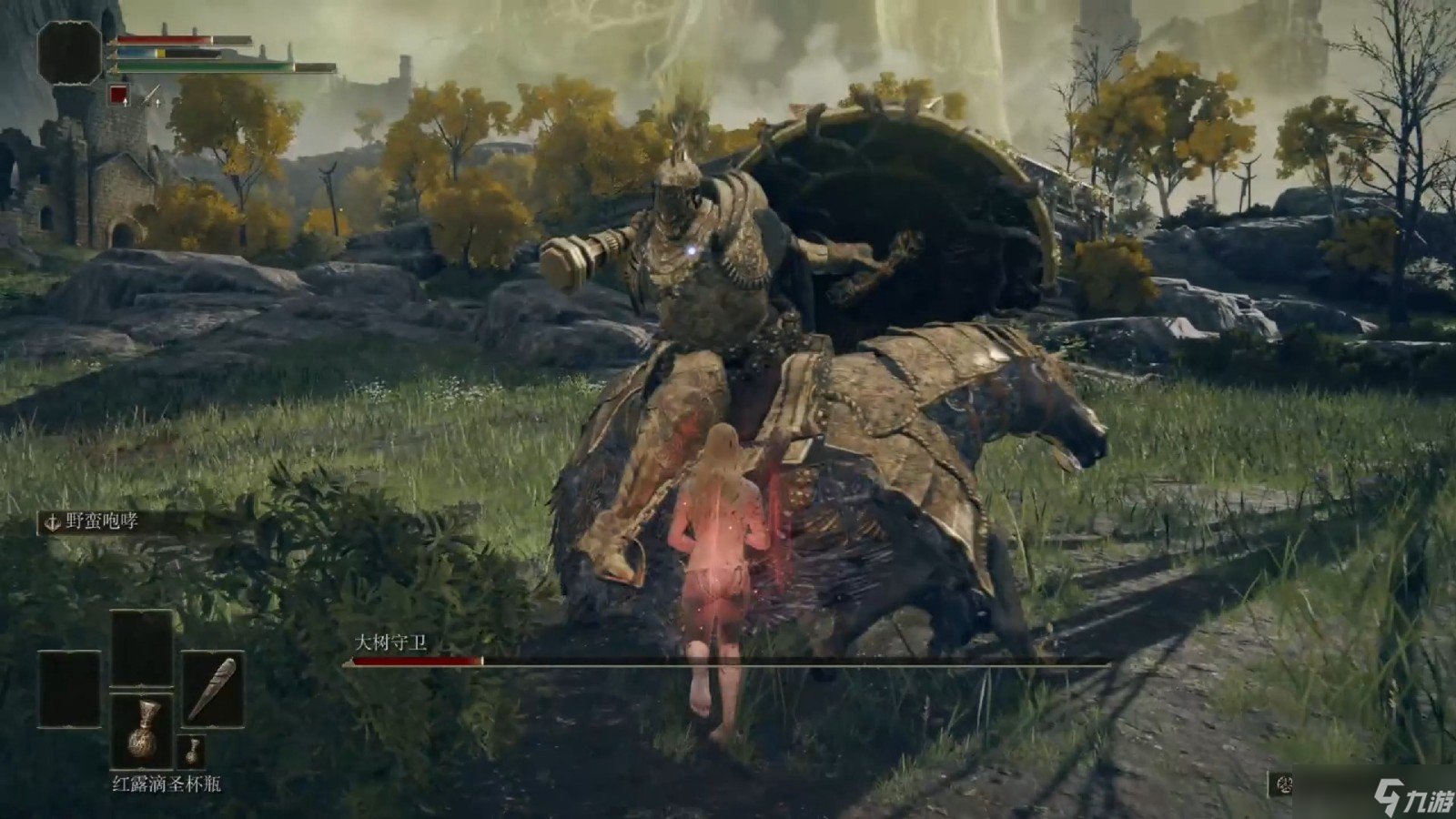
Task: Click the sword attack-up buff icon
Action: pos(149,95)
